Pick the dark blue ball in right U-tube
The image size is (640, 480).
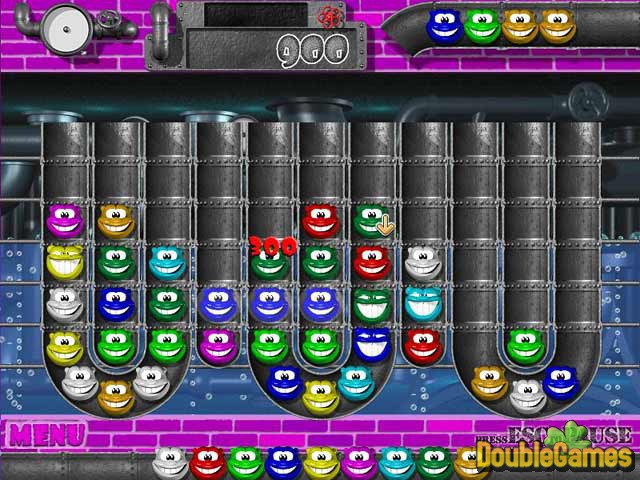pyautogui.click(x=561, y=381)
